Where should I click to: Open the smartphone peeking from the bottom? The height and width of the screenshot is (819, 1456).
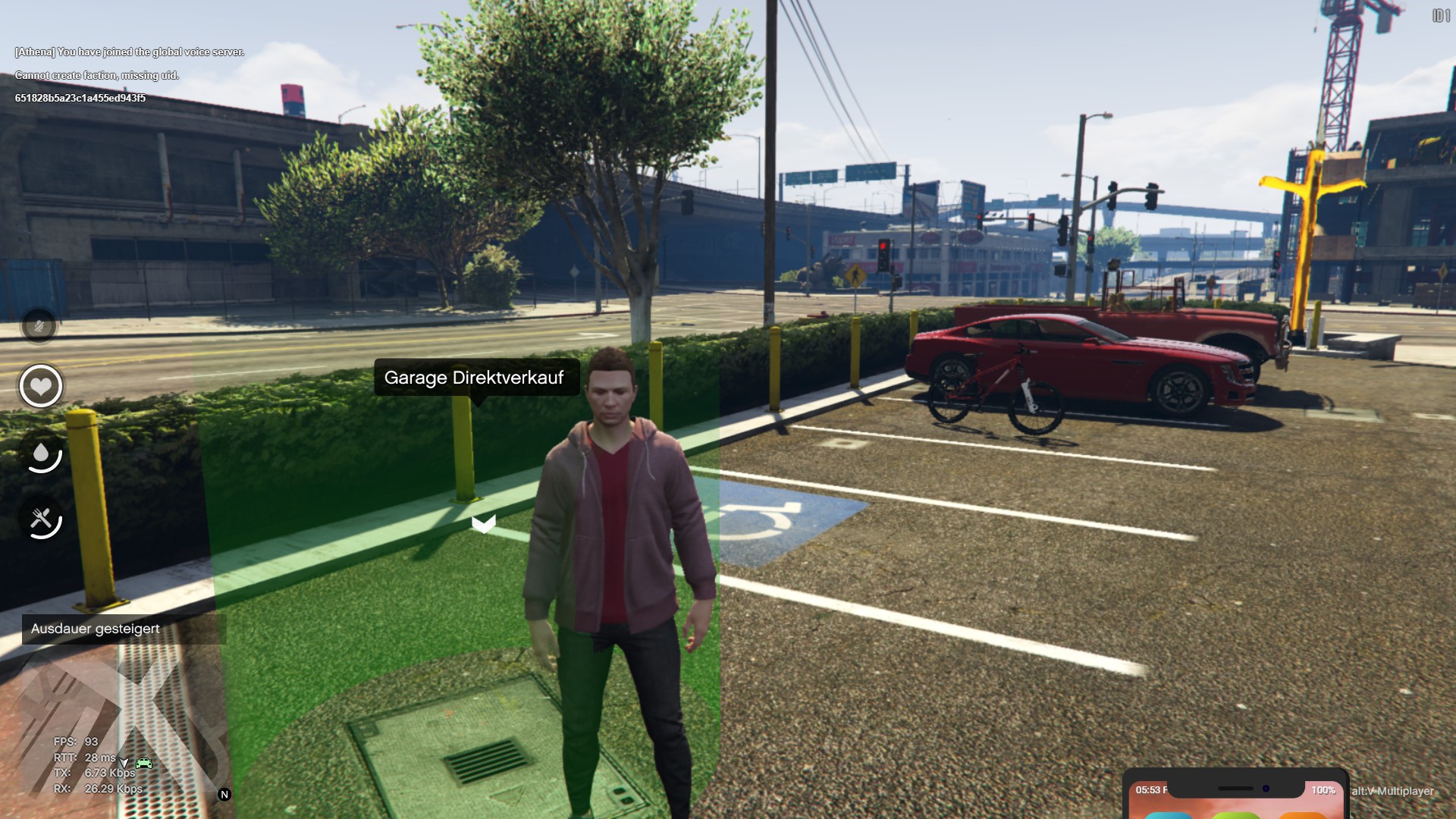click(x=1235, y=796)
